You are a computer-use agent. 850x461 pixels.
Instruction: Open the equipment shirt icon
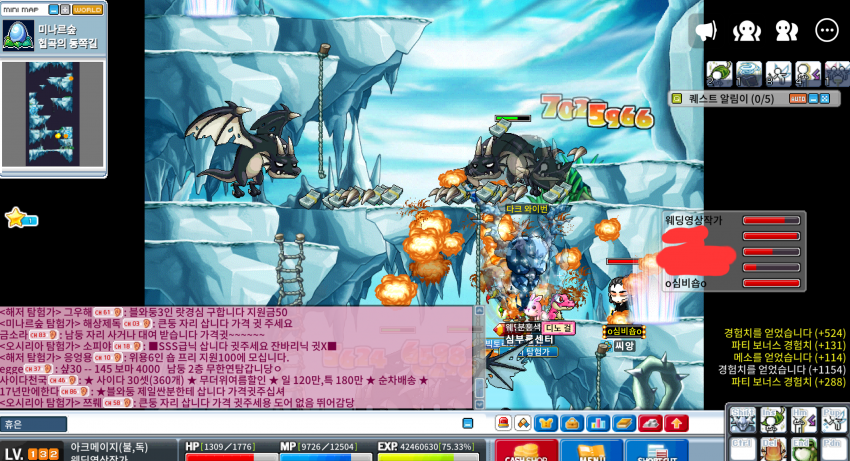click(x=547, y=424)
